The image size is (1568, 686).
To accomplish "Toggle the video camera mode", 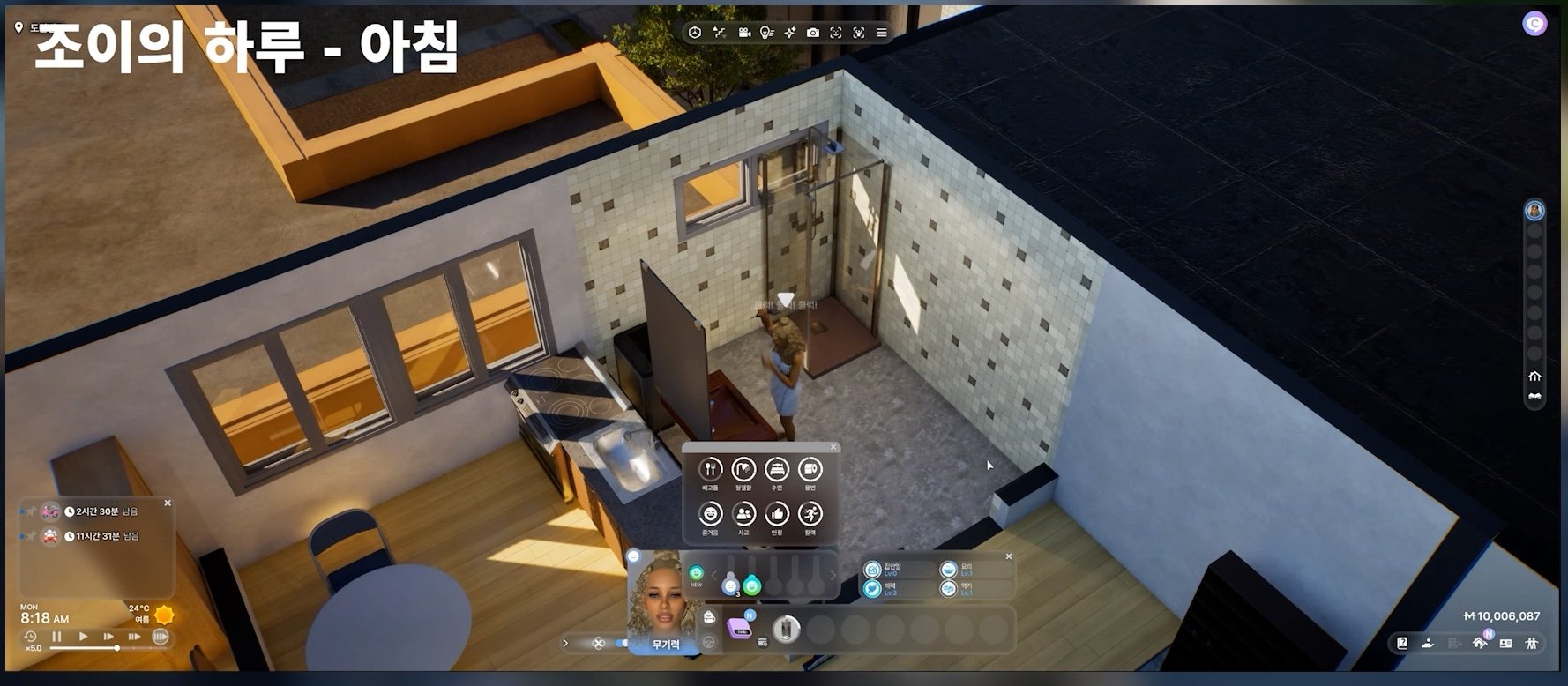I will tap(743, 33).
